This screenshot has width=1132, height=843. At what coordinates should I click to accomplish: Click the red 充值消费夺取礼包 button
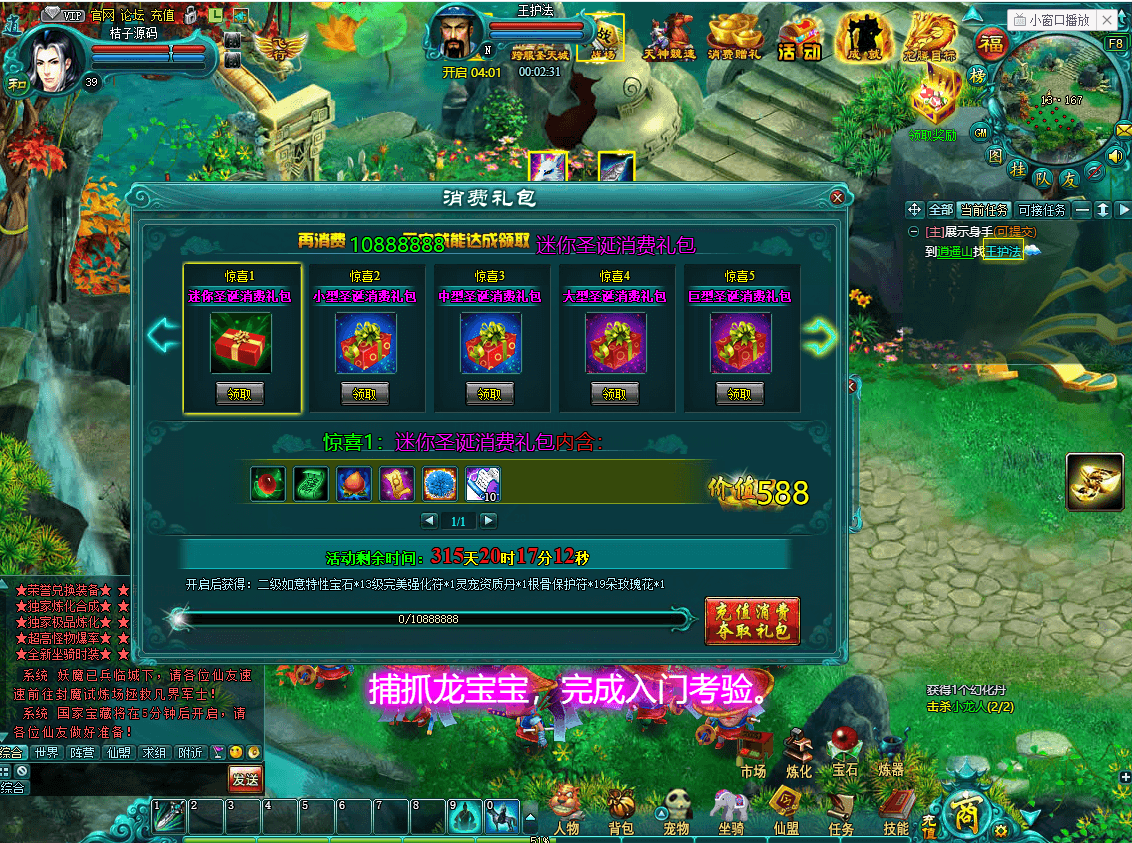752,620
